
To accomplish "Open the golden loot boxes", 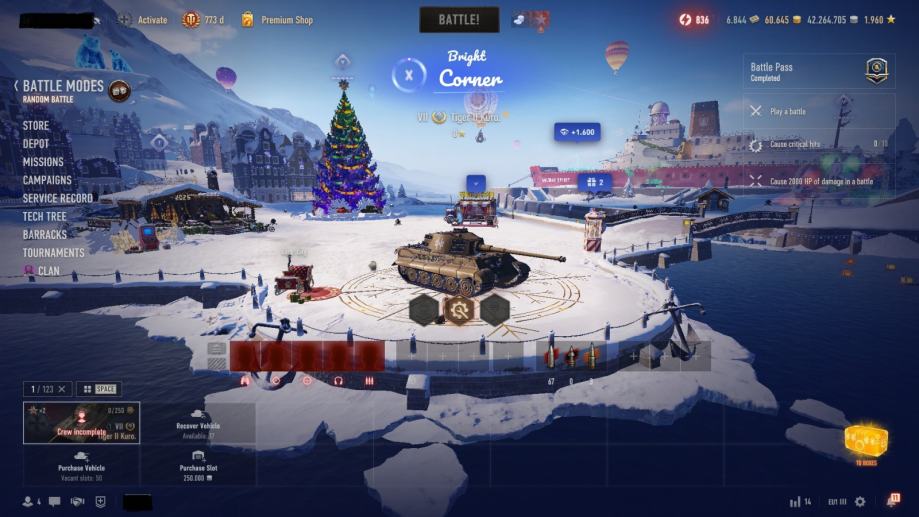I will [865, 441].
